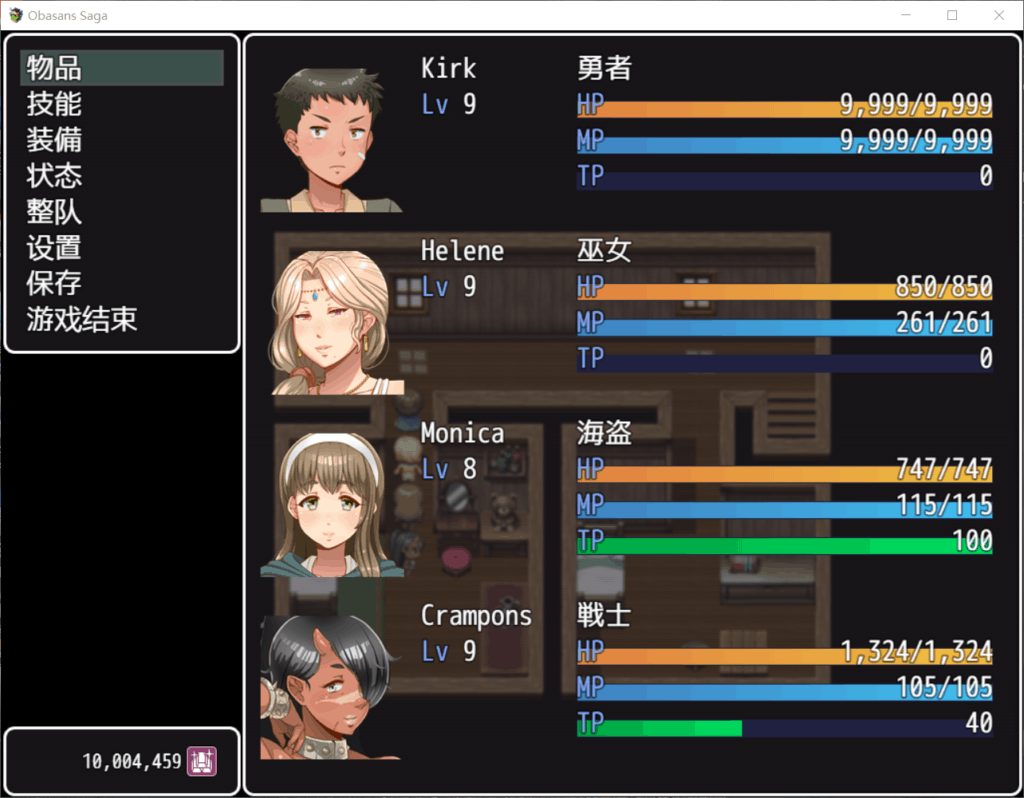
Task: Close the Obasans Saga window
Action: 998,15
